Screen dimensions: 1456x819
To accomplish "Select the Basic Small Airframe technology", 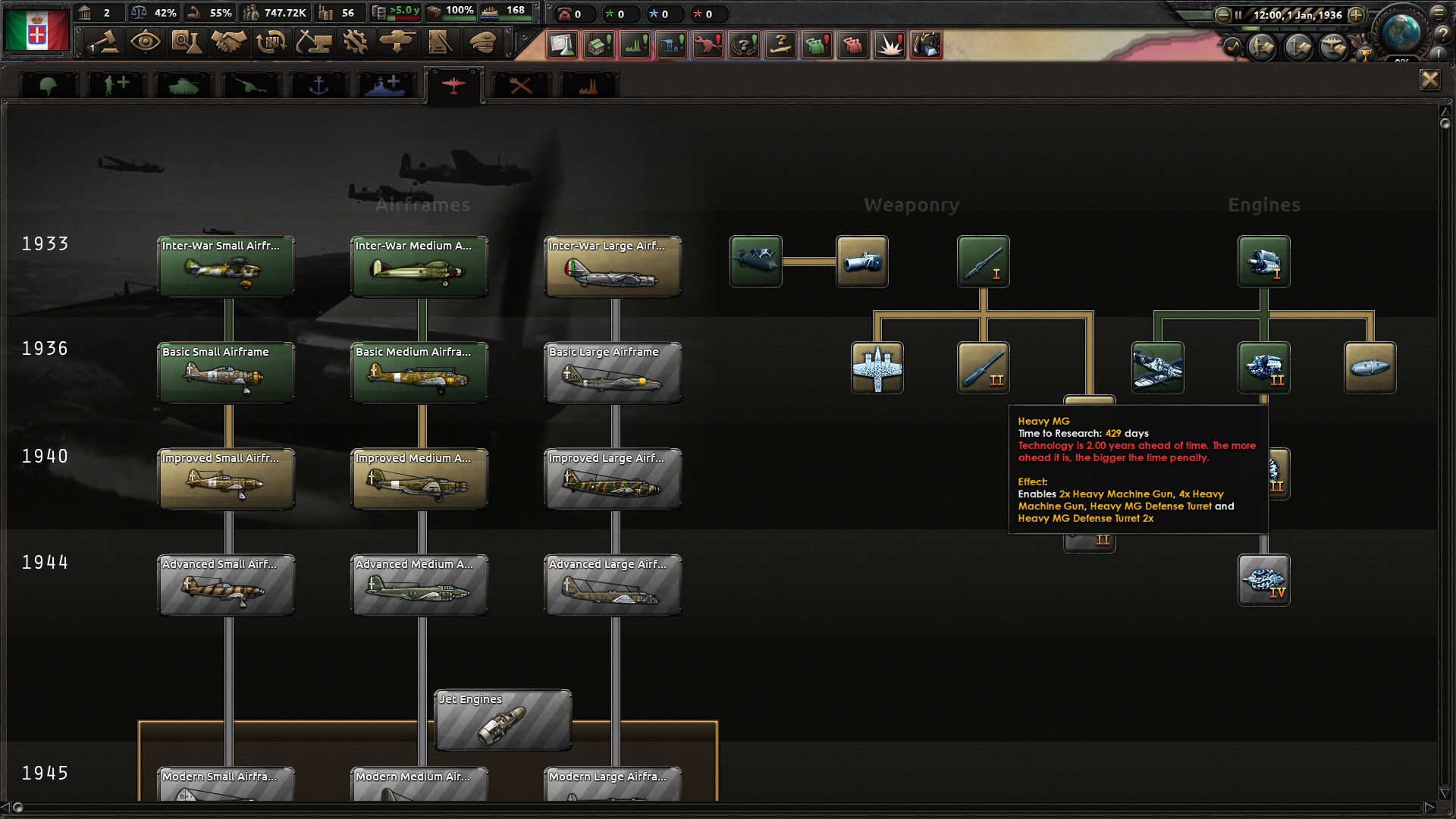I will (x=225, y=372).
